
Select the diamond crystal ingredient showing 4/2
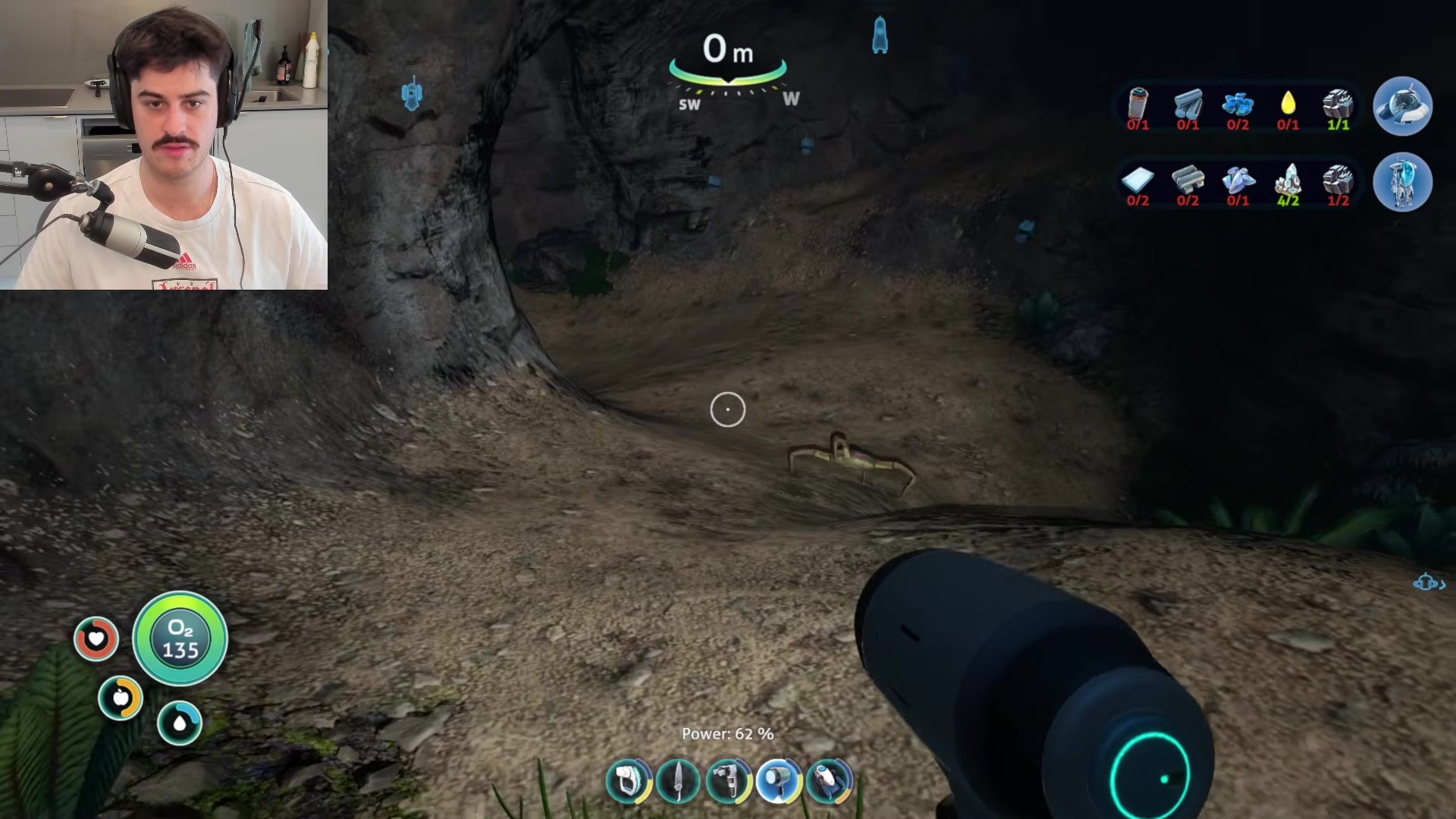tap(1288, 180)
